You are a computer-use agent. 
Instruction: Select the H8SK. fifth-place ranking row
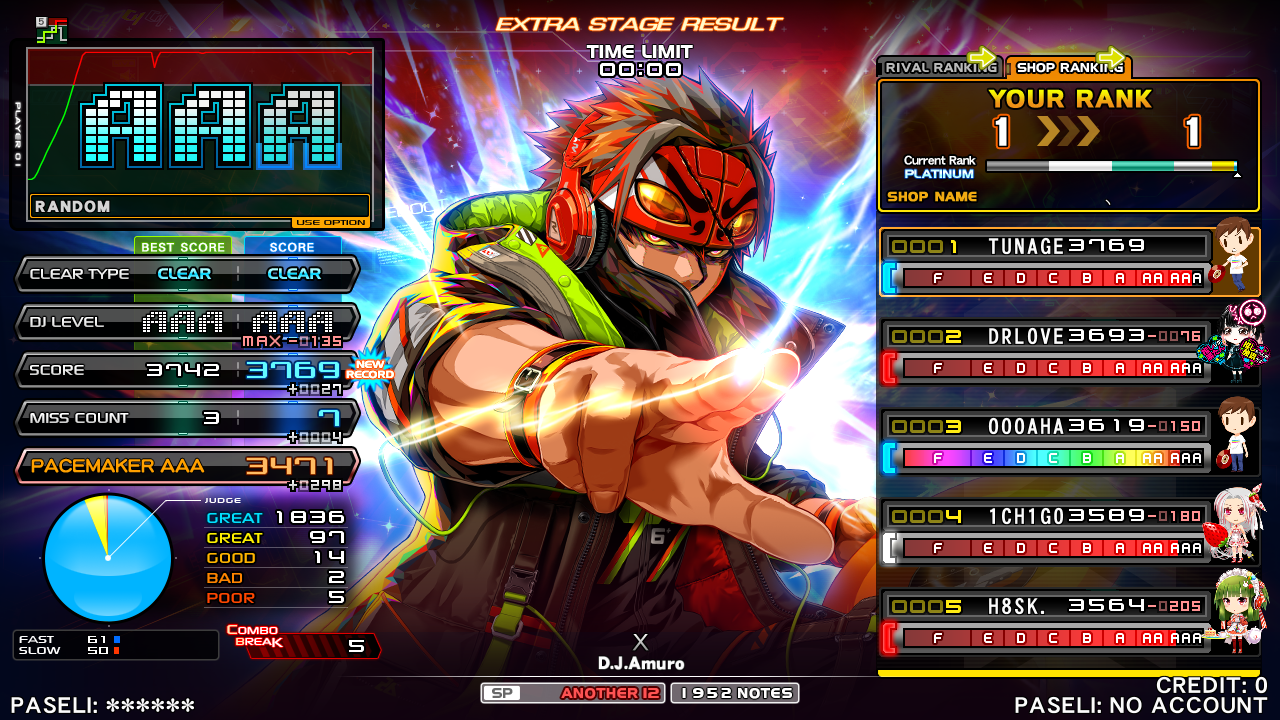[x=1046, y=622]
